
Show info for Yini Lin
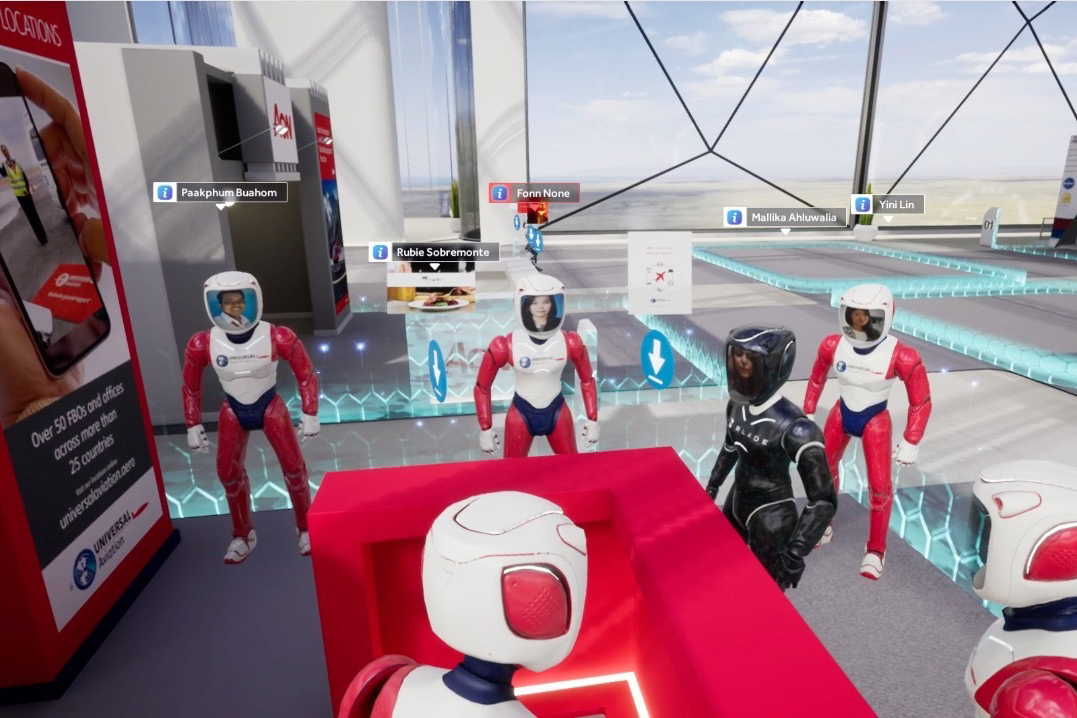point(862,204)
